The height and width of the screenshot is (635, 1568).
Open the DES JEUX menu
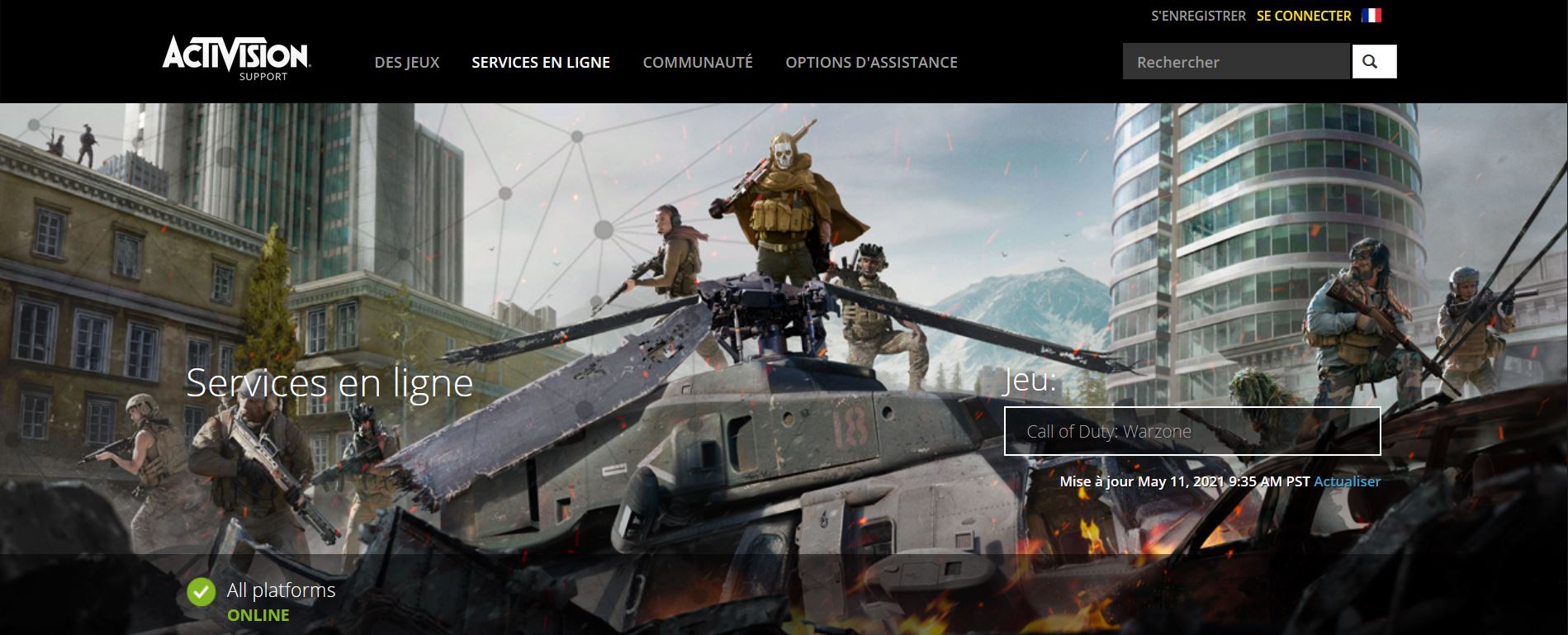[408, 61]
